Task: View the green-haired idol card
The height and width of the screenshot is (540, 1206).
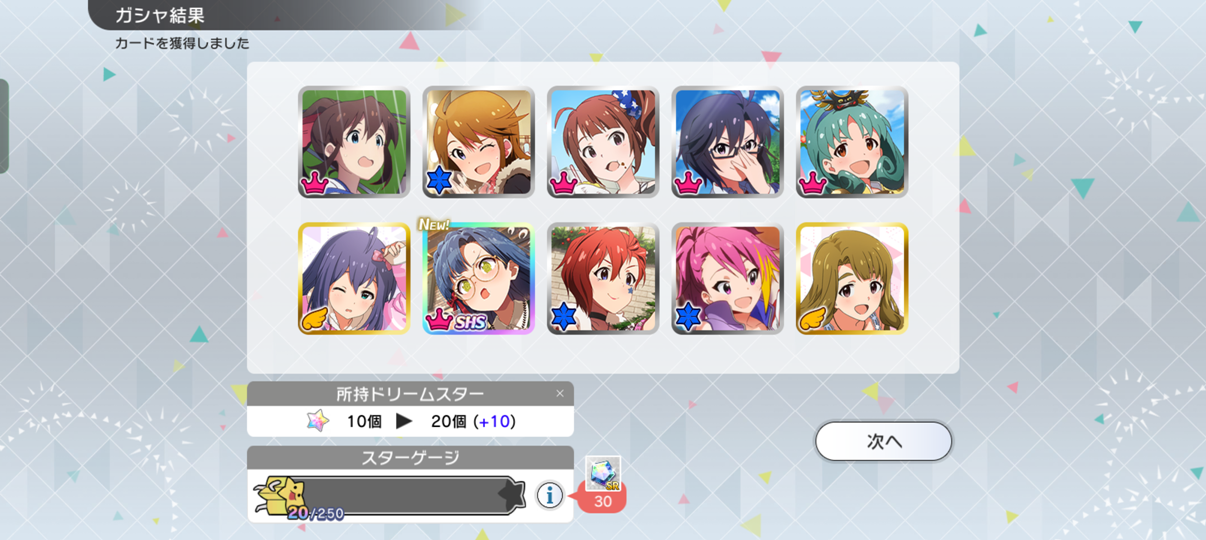Action: point(852,142)
